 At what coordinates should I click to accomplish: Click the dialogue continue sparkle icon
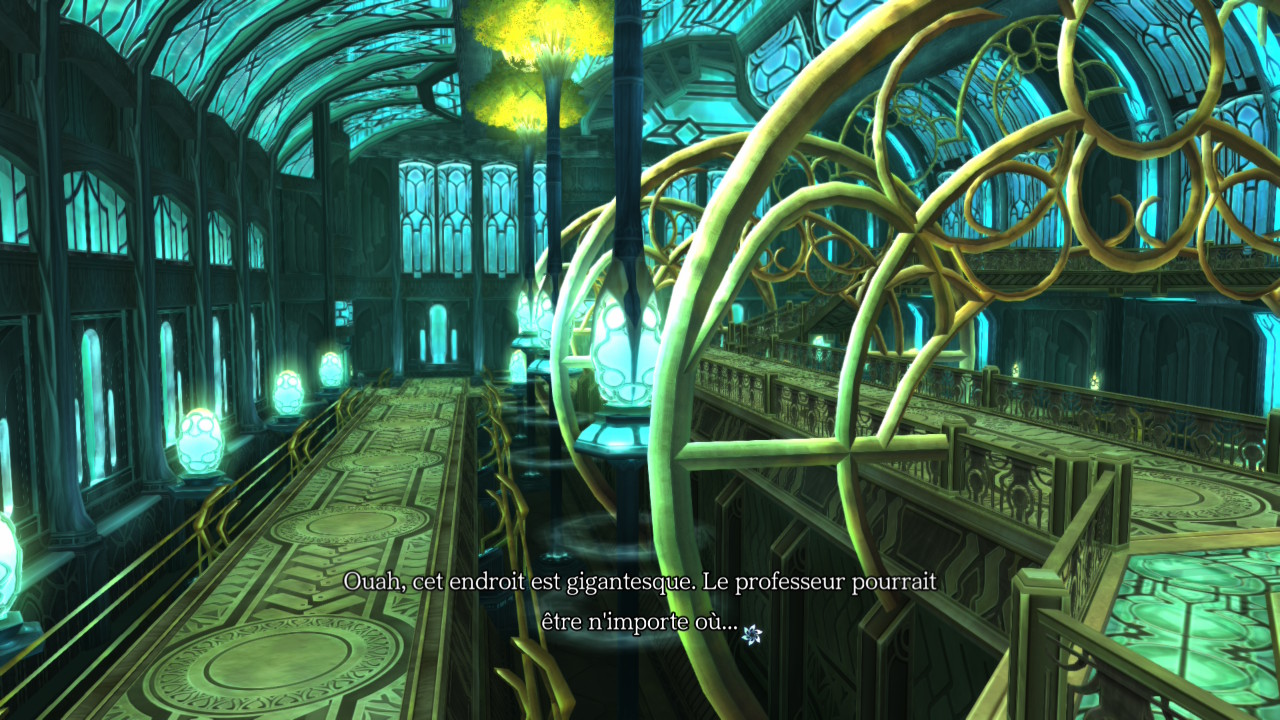pyautogui.click(x=752, y=633)
